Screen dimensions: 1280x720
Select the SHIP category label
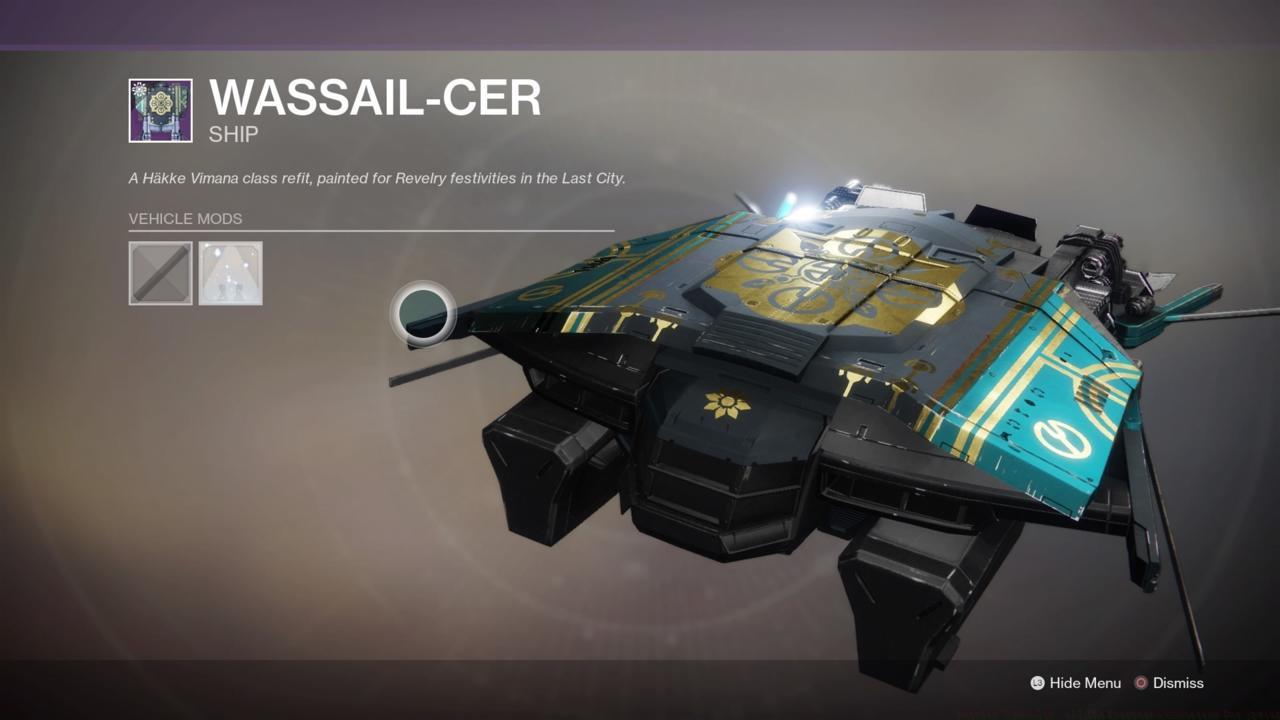(x=231, y=132)
